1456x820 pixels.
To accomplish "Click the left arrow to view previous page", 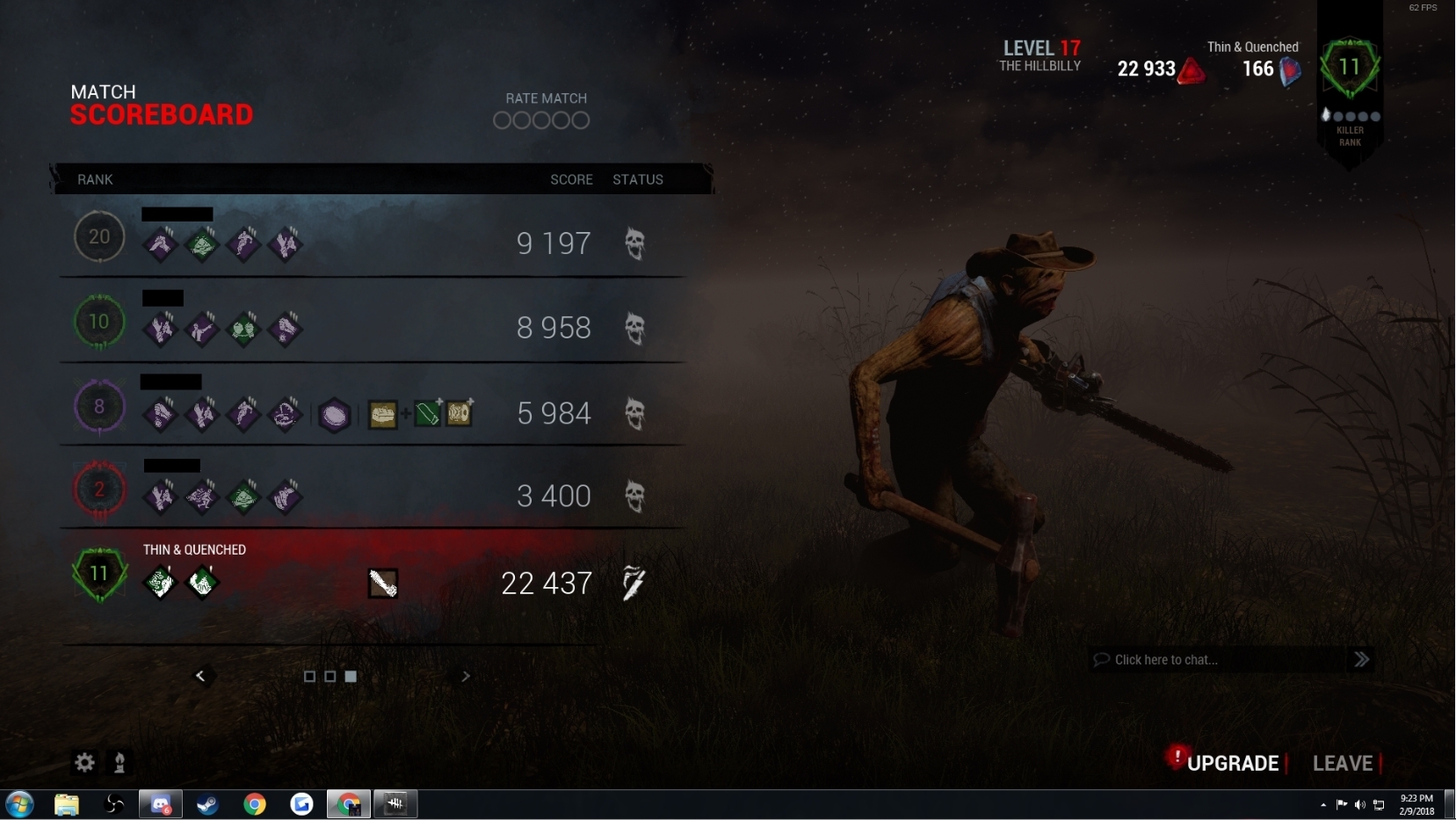I will (x=201, y=676).
